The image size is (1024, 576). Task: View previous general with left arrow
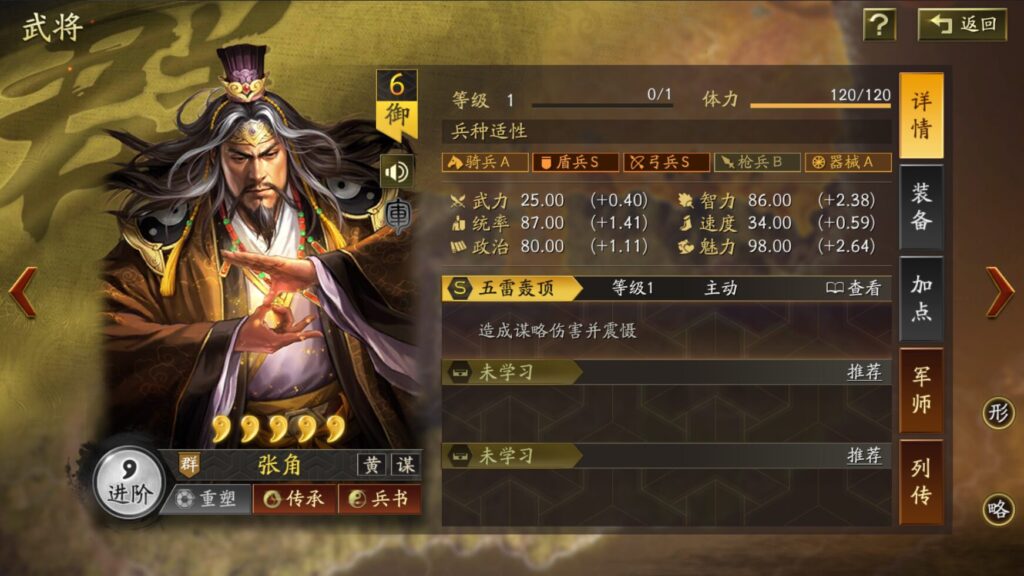pos(23,293)
